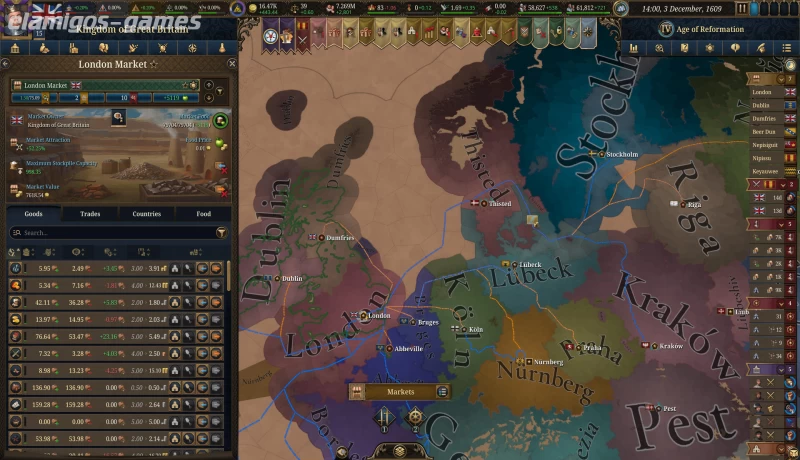Click the Stockholm market marker label
Viewport: 800px width, 460px height.
[621, 154]
